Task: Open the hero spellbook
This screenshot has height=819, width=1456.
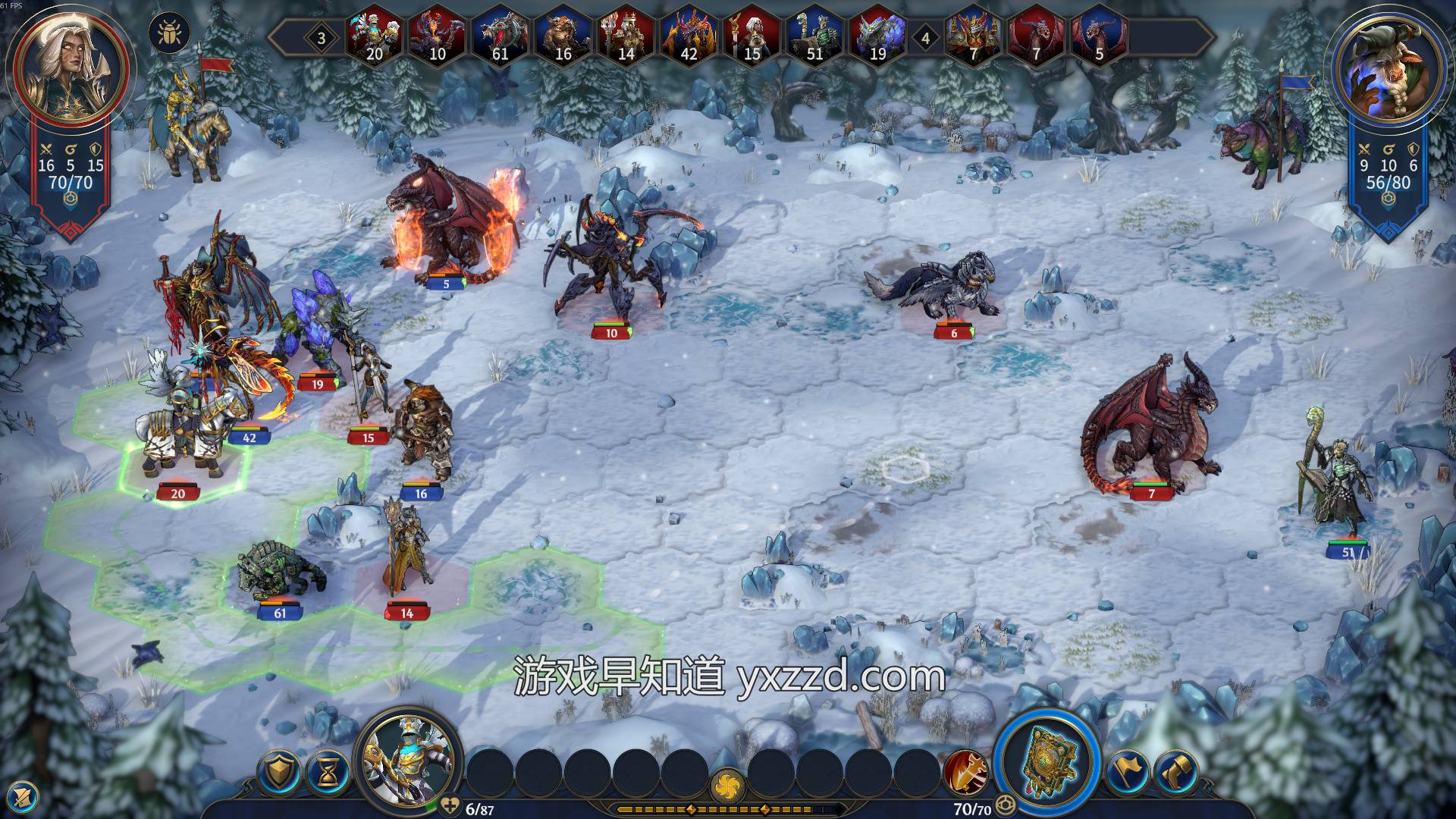Action: pos(1047,764)
